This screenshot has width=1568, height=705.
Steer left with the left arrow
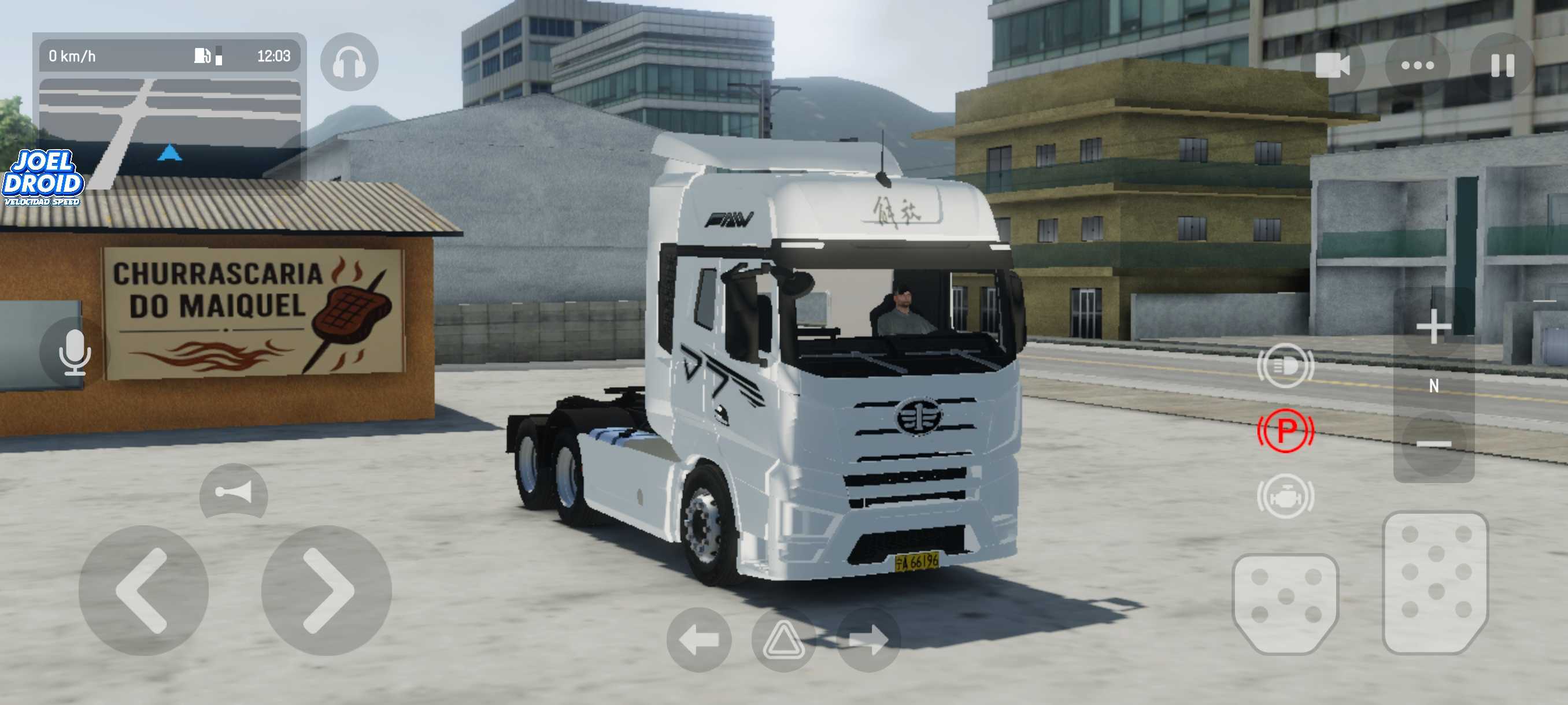click(143, 590)
